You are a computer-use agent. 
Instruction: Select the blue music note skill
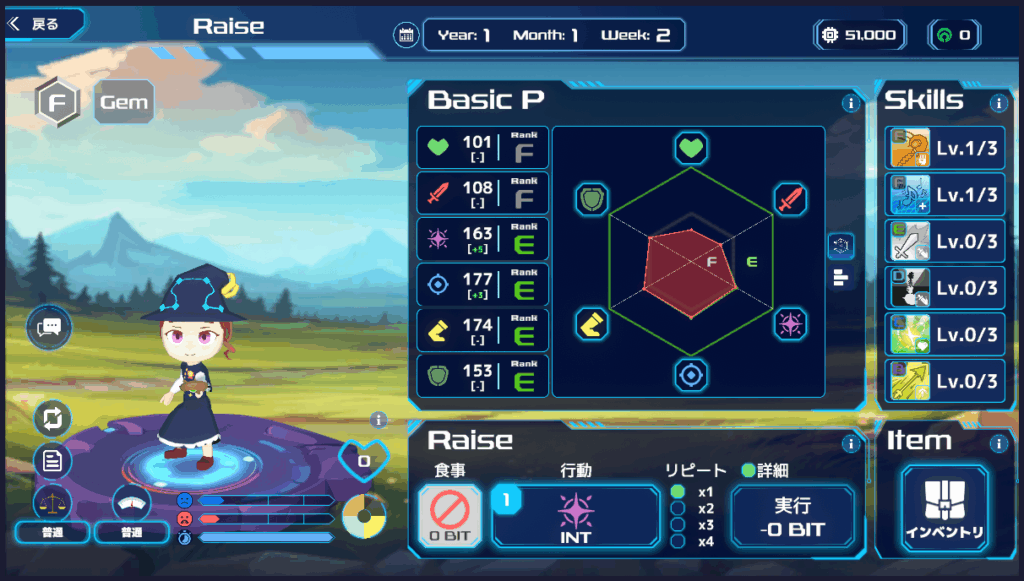(944, 195)
